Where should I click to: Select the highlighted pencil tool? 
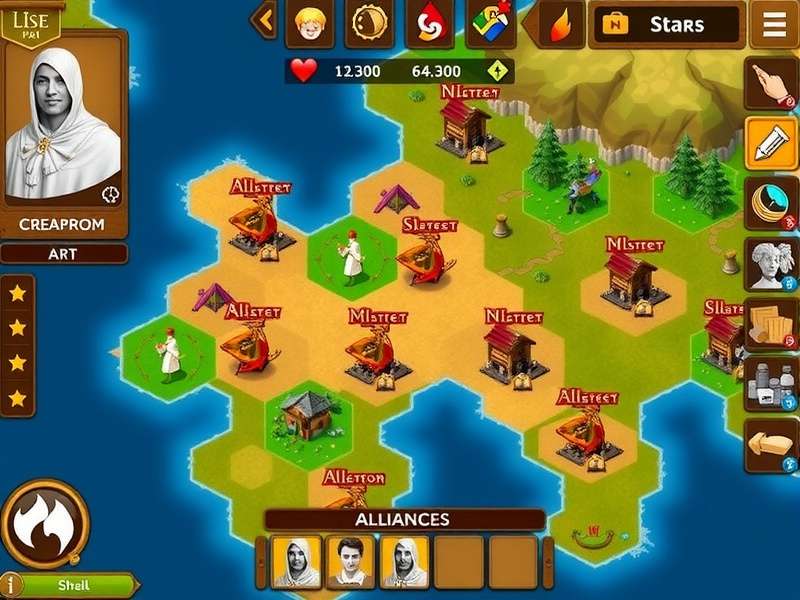point(771,143)
